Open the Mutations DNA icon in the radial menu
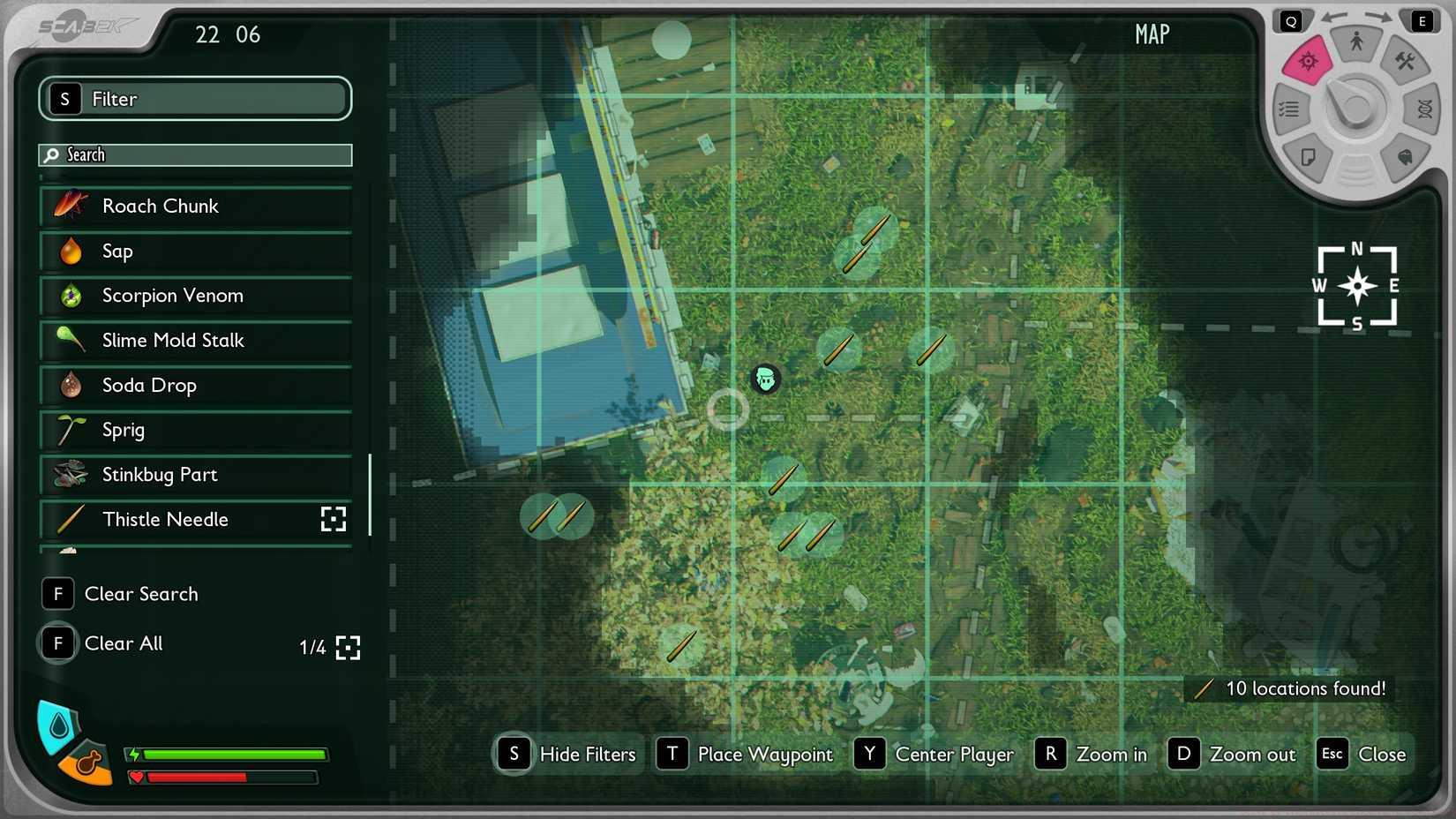This screenshot has height=819, width=1456. [x=1423, y=109]
